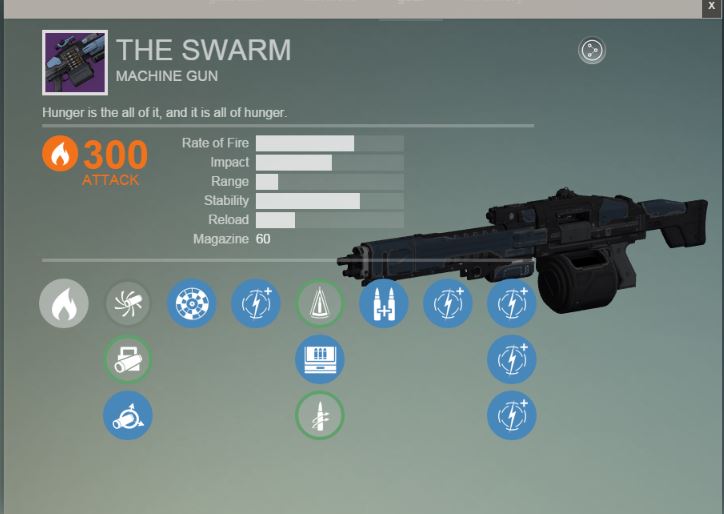This screenshot has height=514, width=724.
Task: Select the ammo box magazine perk
Action: tap(320, 359)
